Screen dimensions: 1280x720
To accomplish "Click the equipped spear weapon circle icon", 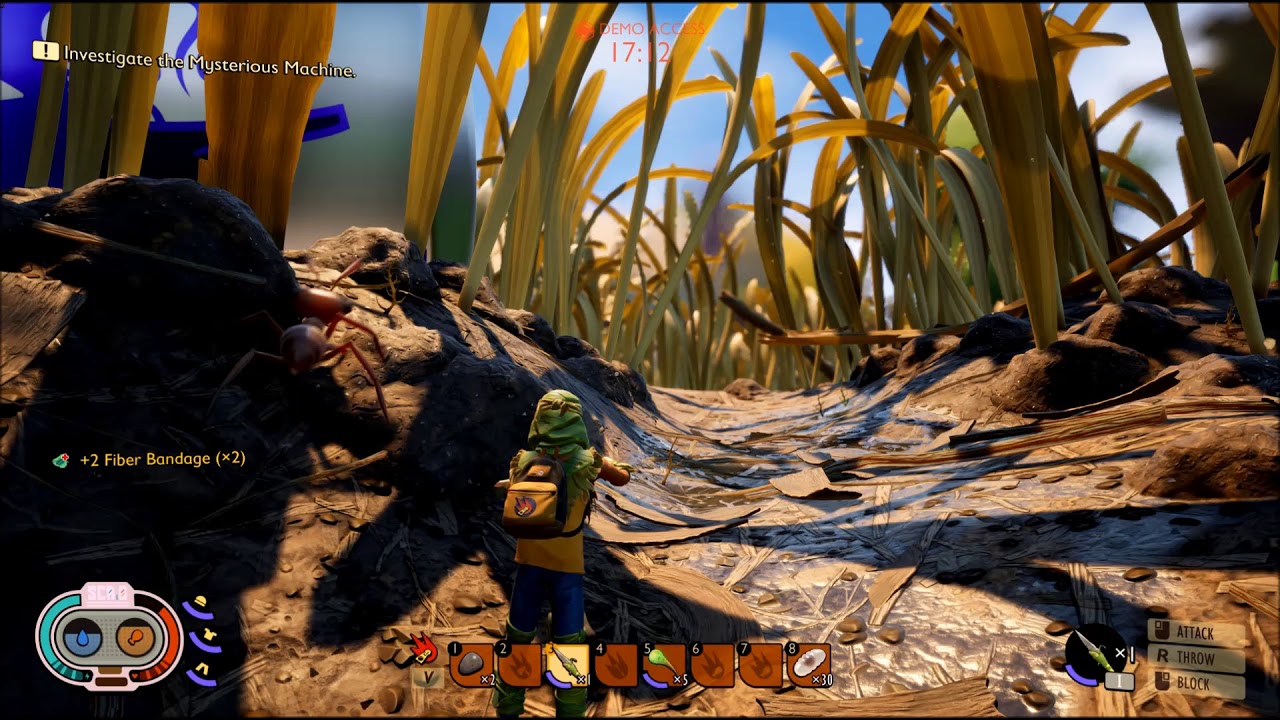I will 1094,654.
